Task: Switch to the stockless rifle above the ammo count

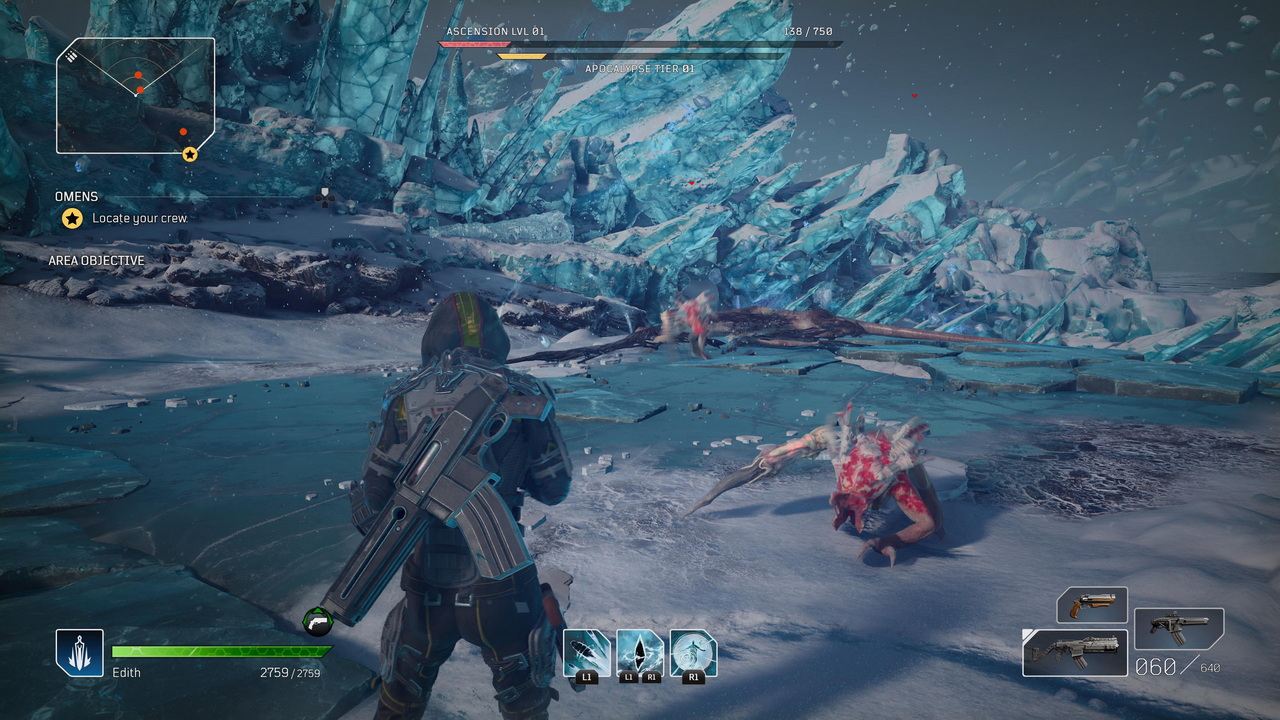Action: (x=1179, y=628)
